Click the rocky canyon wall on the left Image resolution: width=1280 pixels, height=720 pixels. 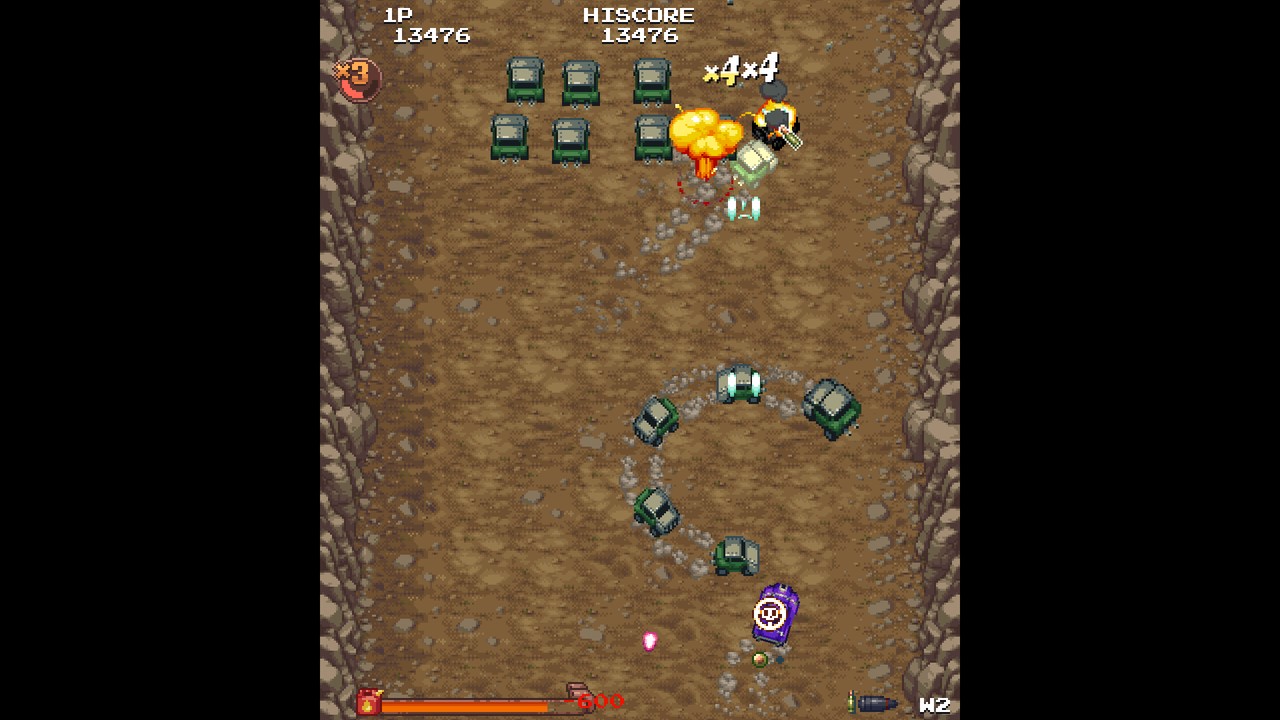[345, 350]
